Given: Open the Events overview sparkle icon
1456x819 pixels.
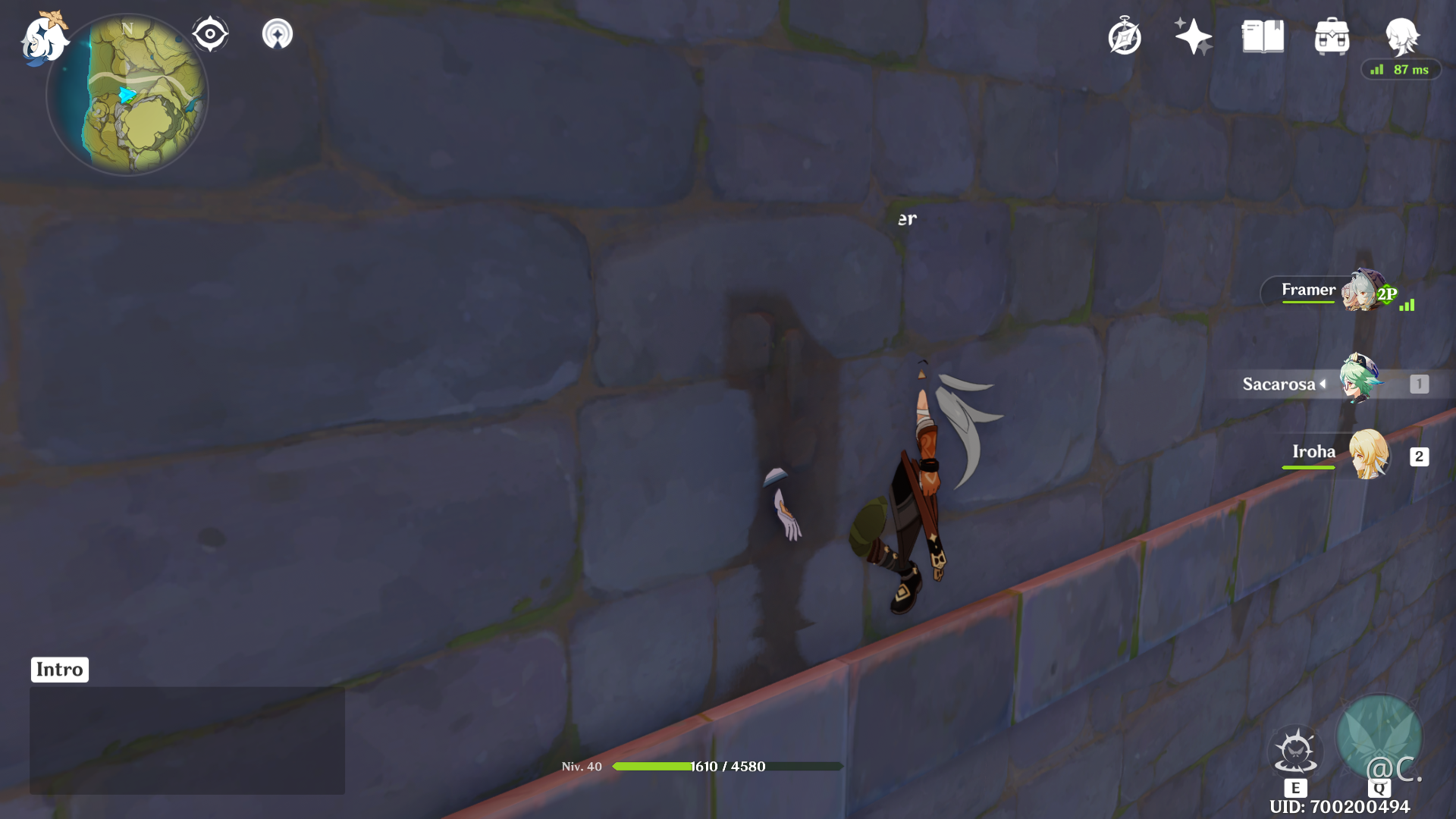Looking at the screenshot, I should 1192,34.
